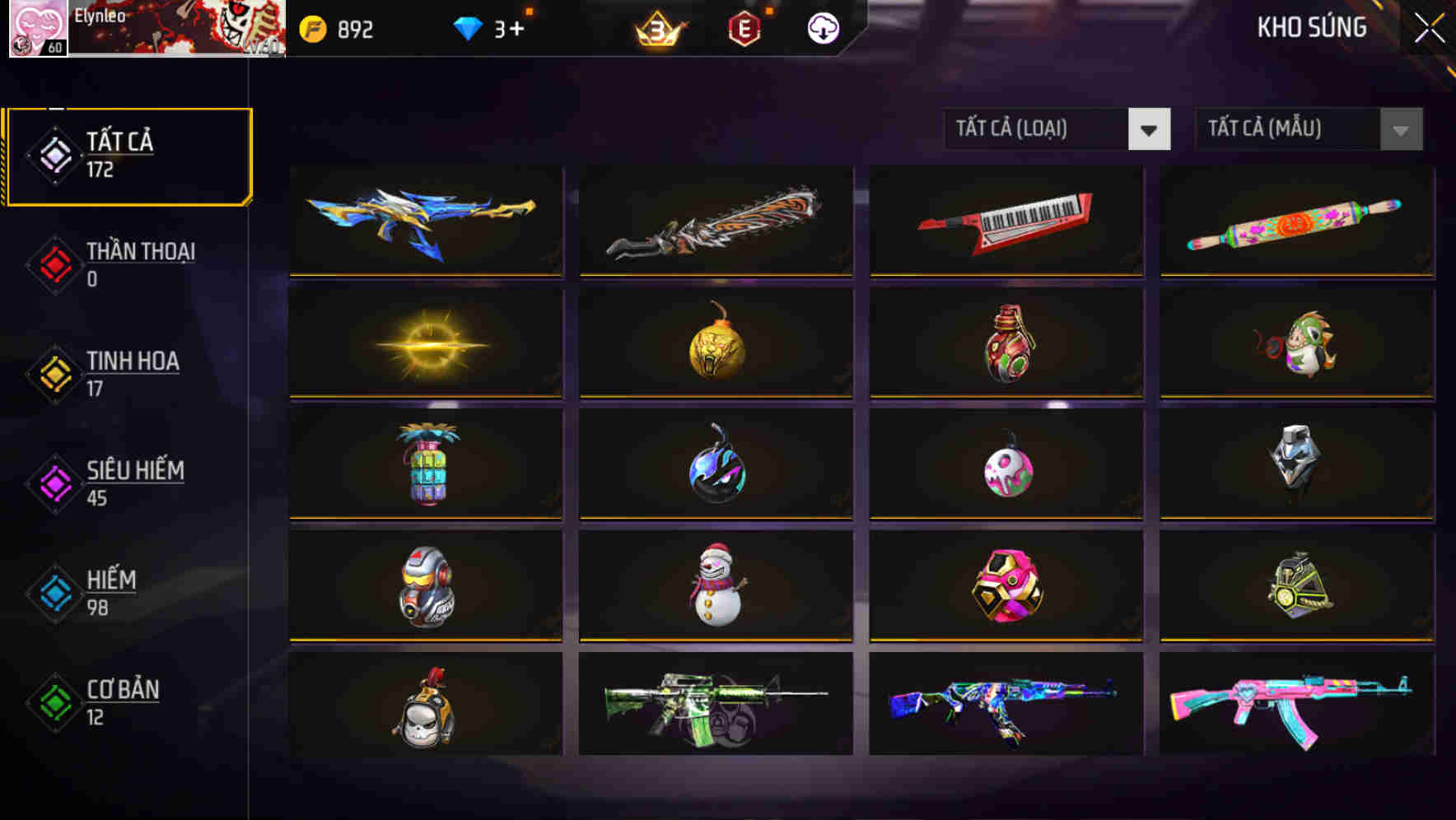Click the diamond currency icon
Viewport: 1456px width, 820px height.
tap(468, 27)
